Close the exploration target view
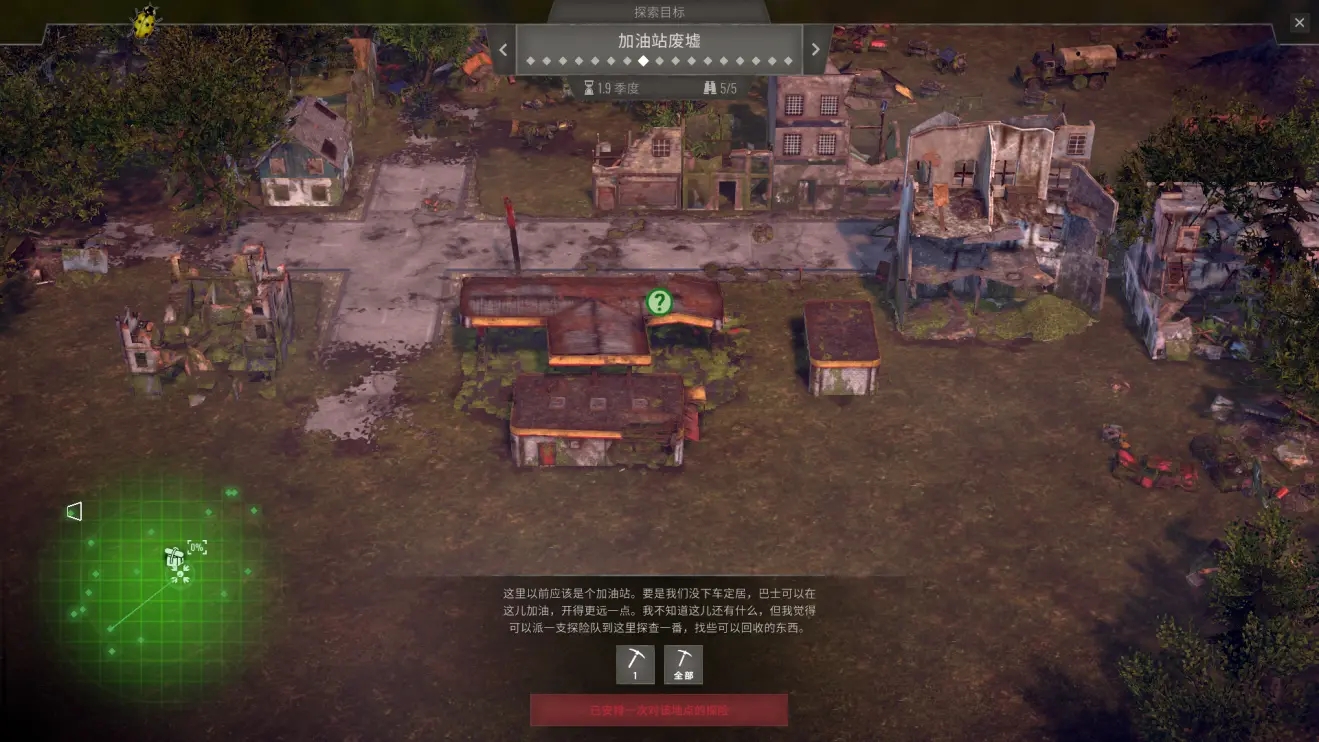The height and width of the screenshot is (742, 1319). [1299, 22]
